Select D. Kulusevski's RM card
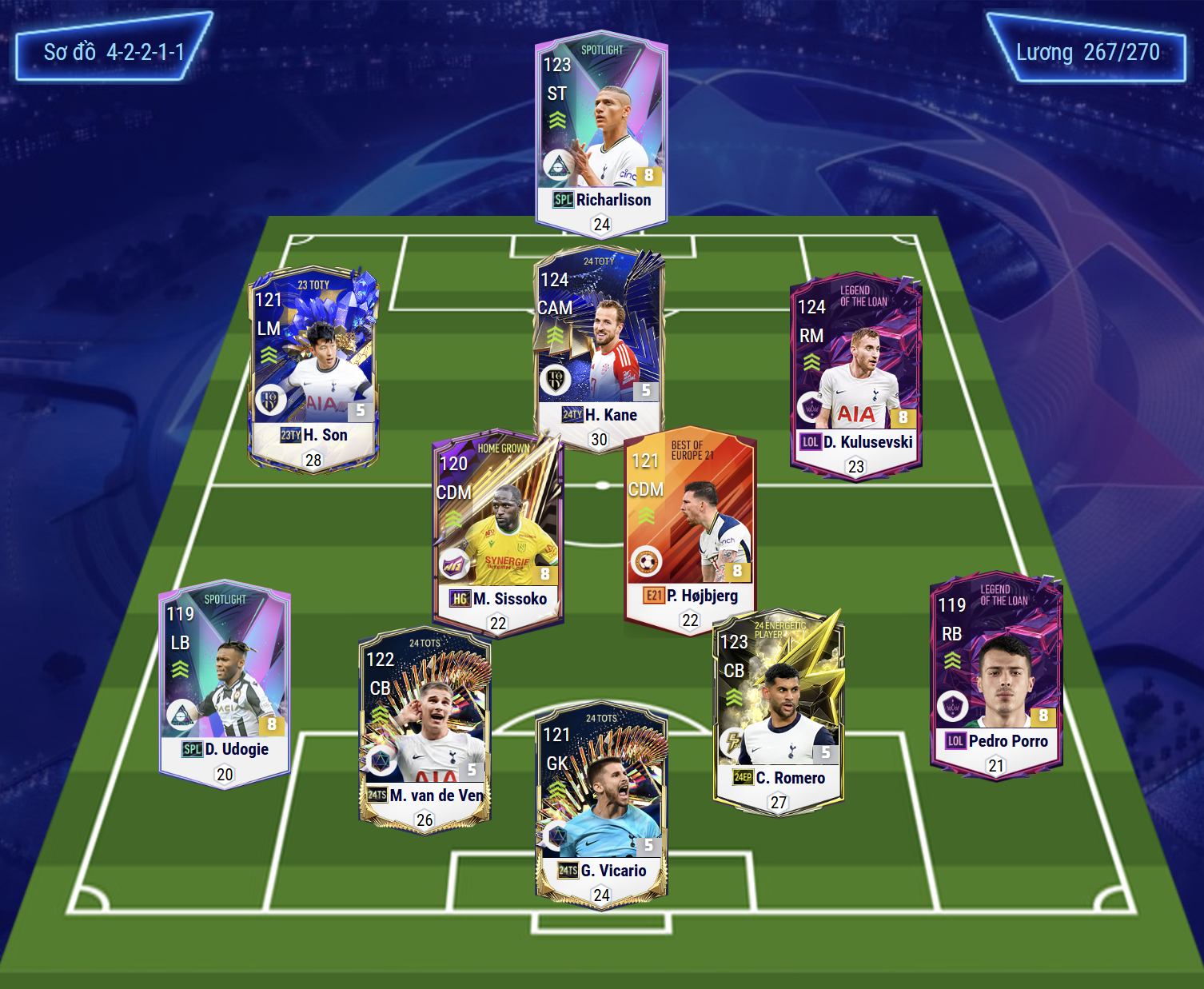 pos(855,376)
